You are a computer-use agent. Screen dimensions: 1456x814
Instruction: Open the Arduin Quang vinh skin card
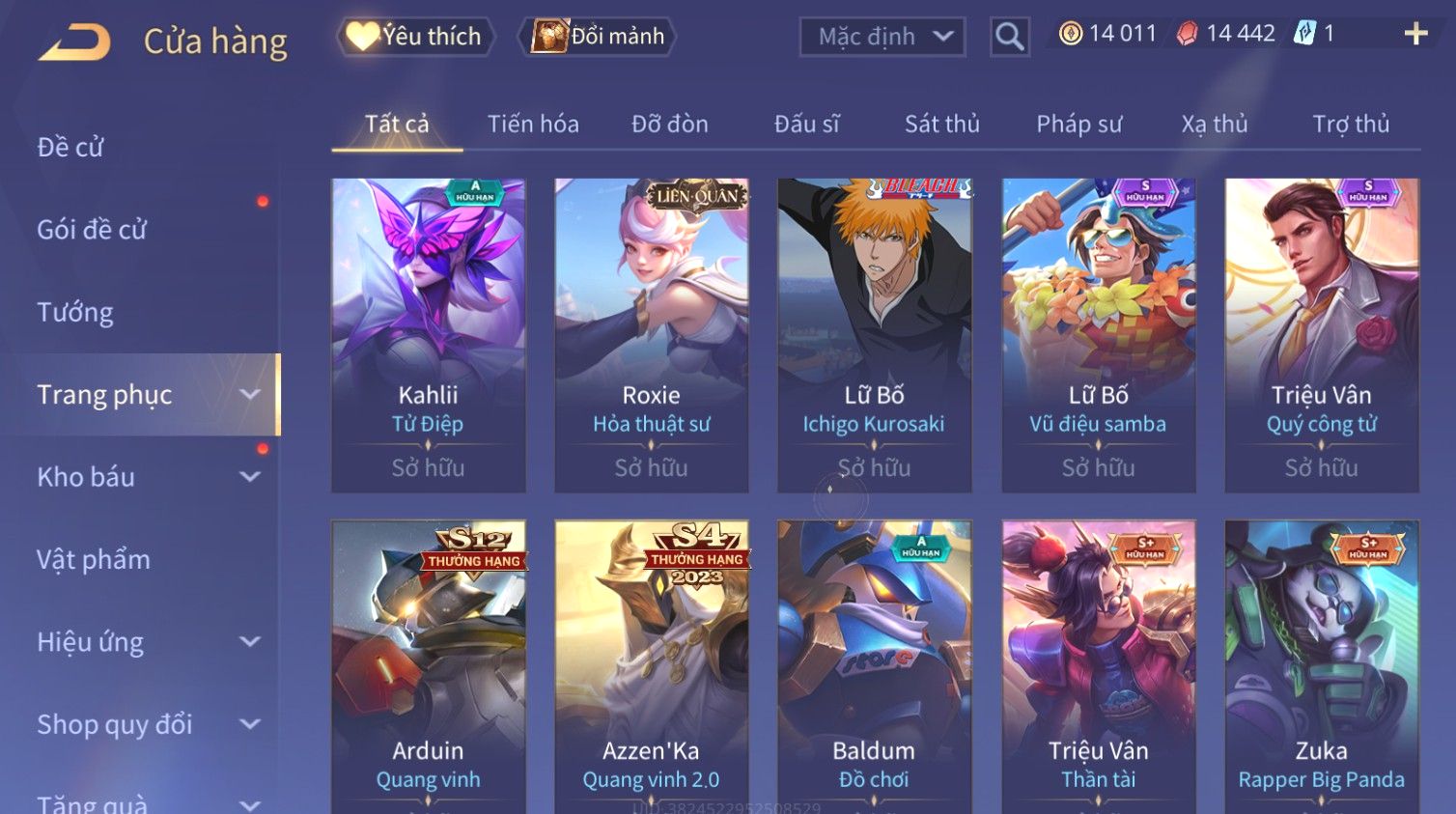pos(429,666)
